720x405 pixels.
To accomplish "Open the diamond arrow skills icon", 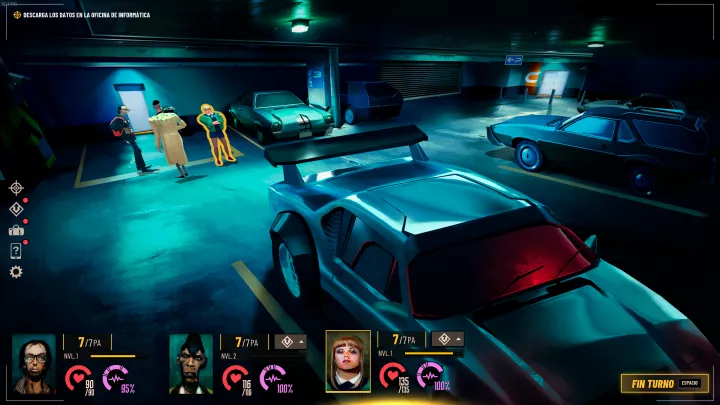I will tap(16, 209).
